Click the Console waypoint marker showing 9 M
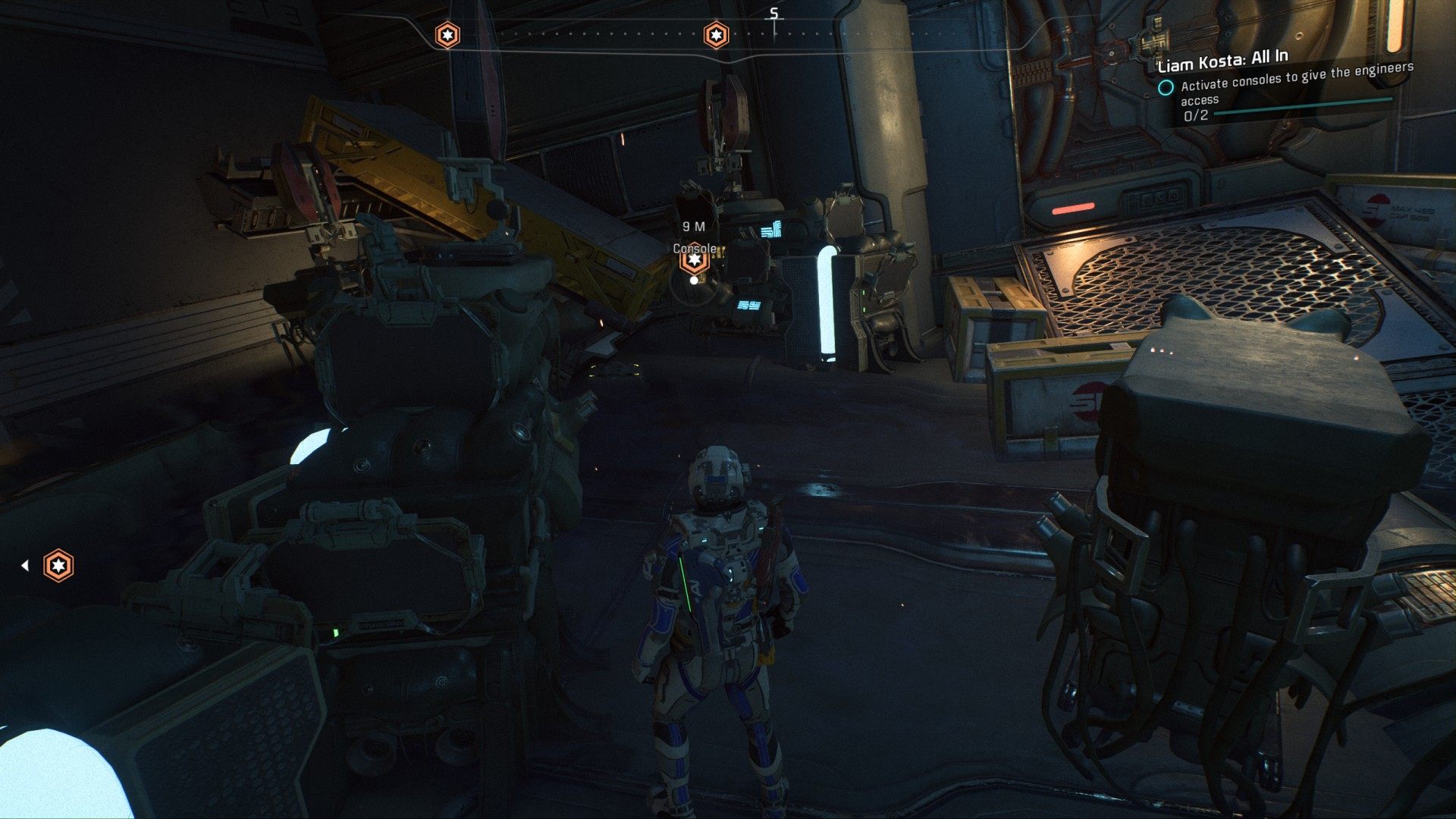This screenshot has height=819, width=1456. pyautogui.click(x=694, y=260)
